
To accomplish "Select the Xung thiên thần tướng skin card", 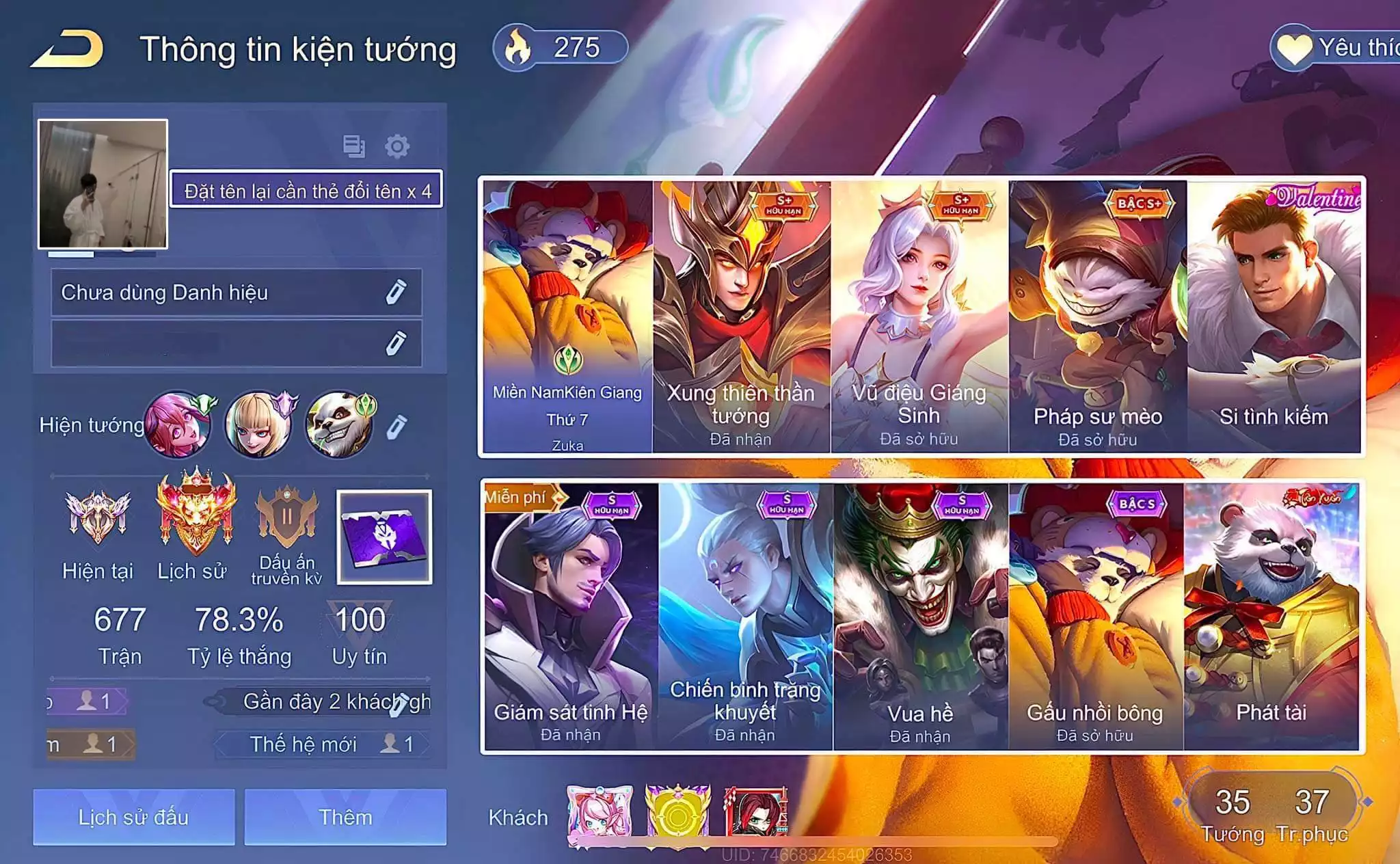I will coord(741,316).
